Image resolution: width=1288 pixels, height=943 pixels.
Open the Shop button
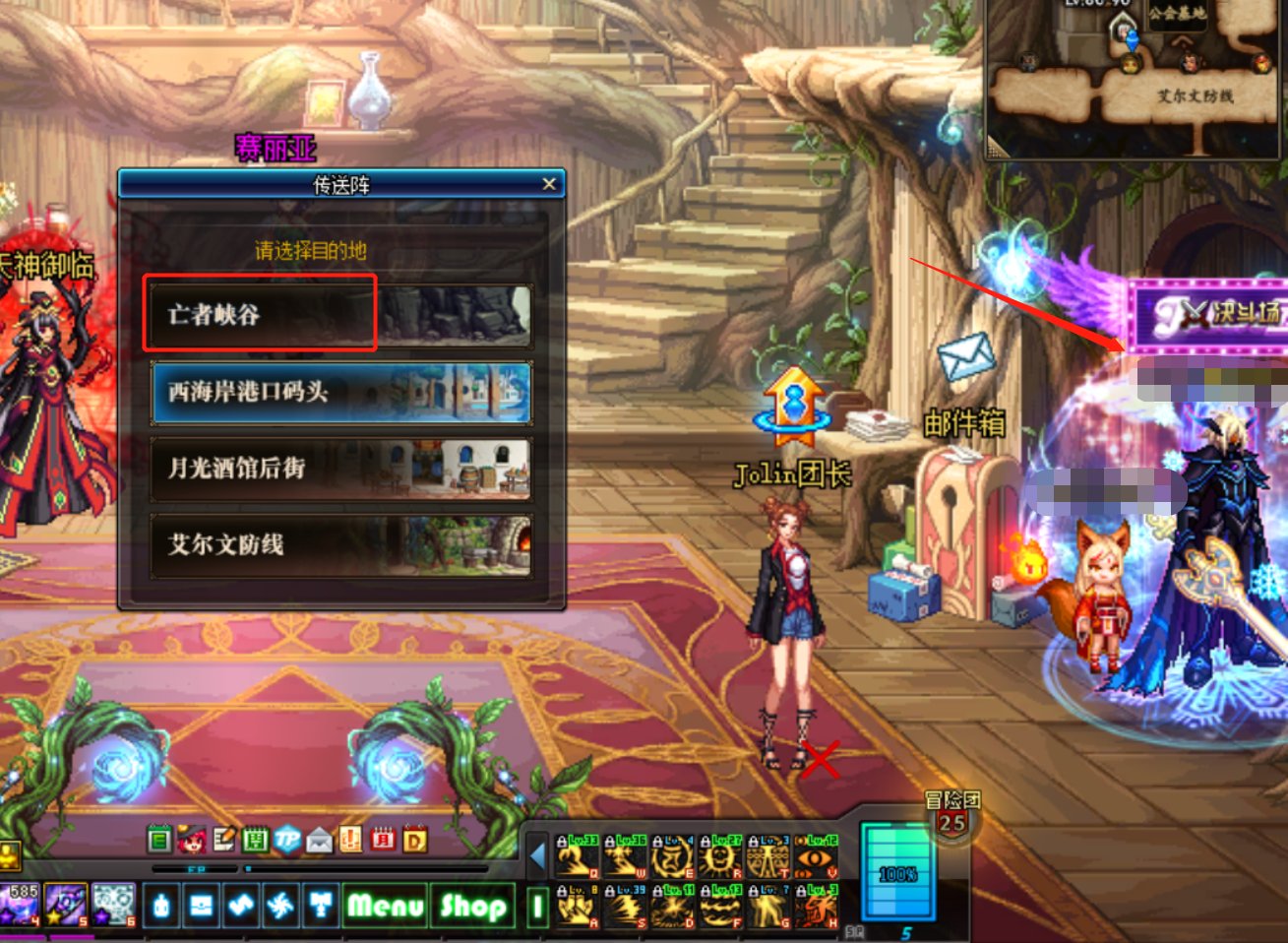click(472, 905)
